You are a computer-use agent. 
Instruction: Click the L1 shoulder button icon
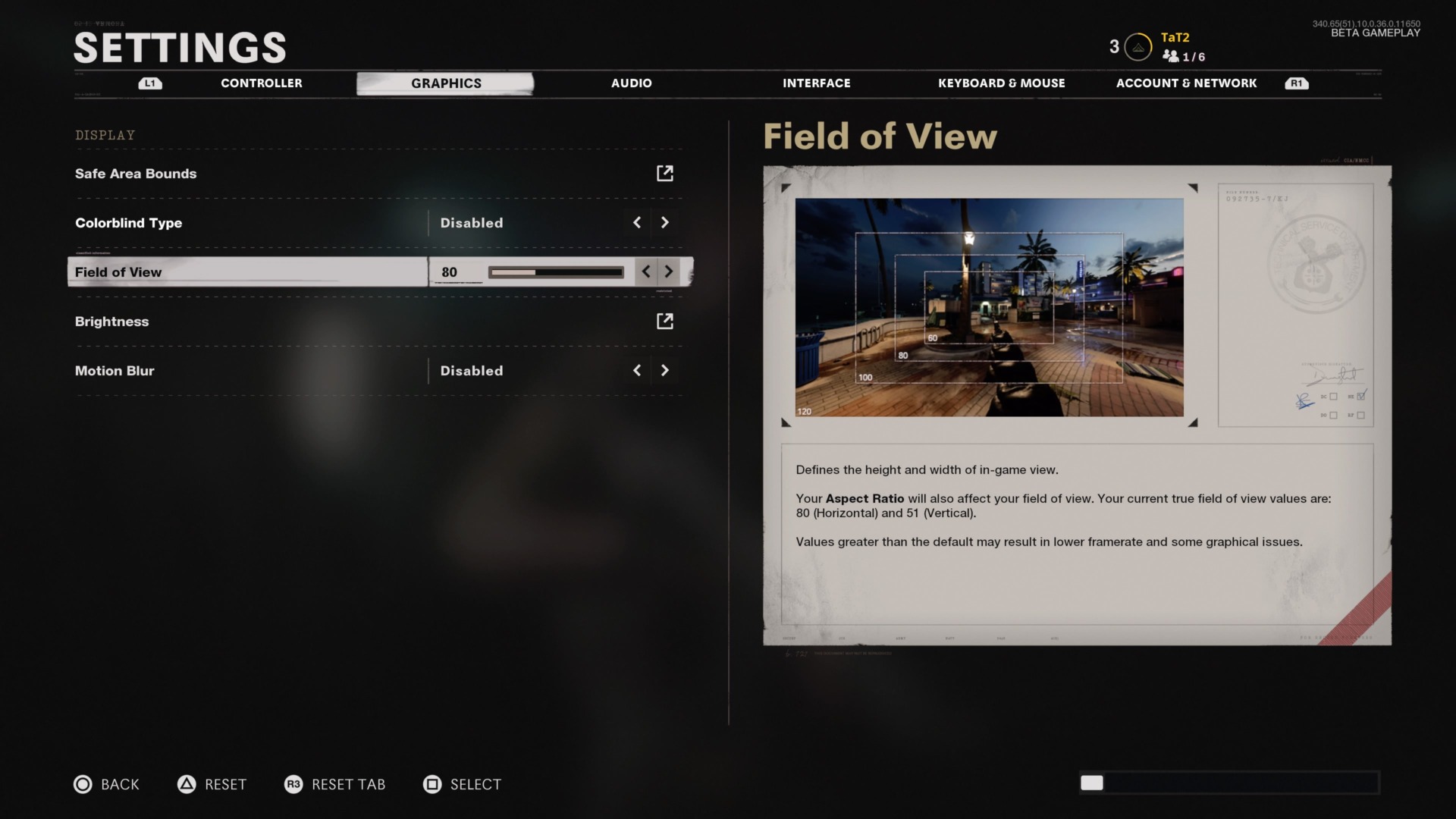(x=150, y=83)
